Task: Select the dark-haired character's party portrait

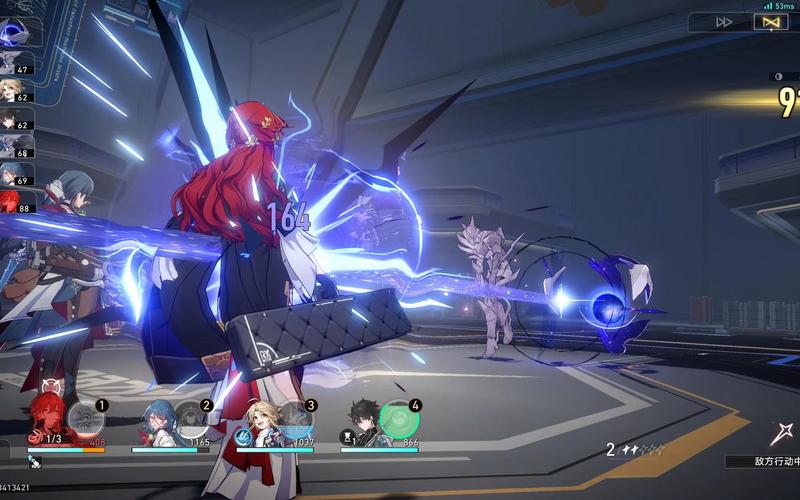Action: tap(364, 418)
